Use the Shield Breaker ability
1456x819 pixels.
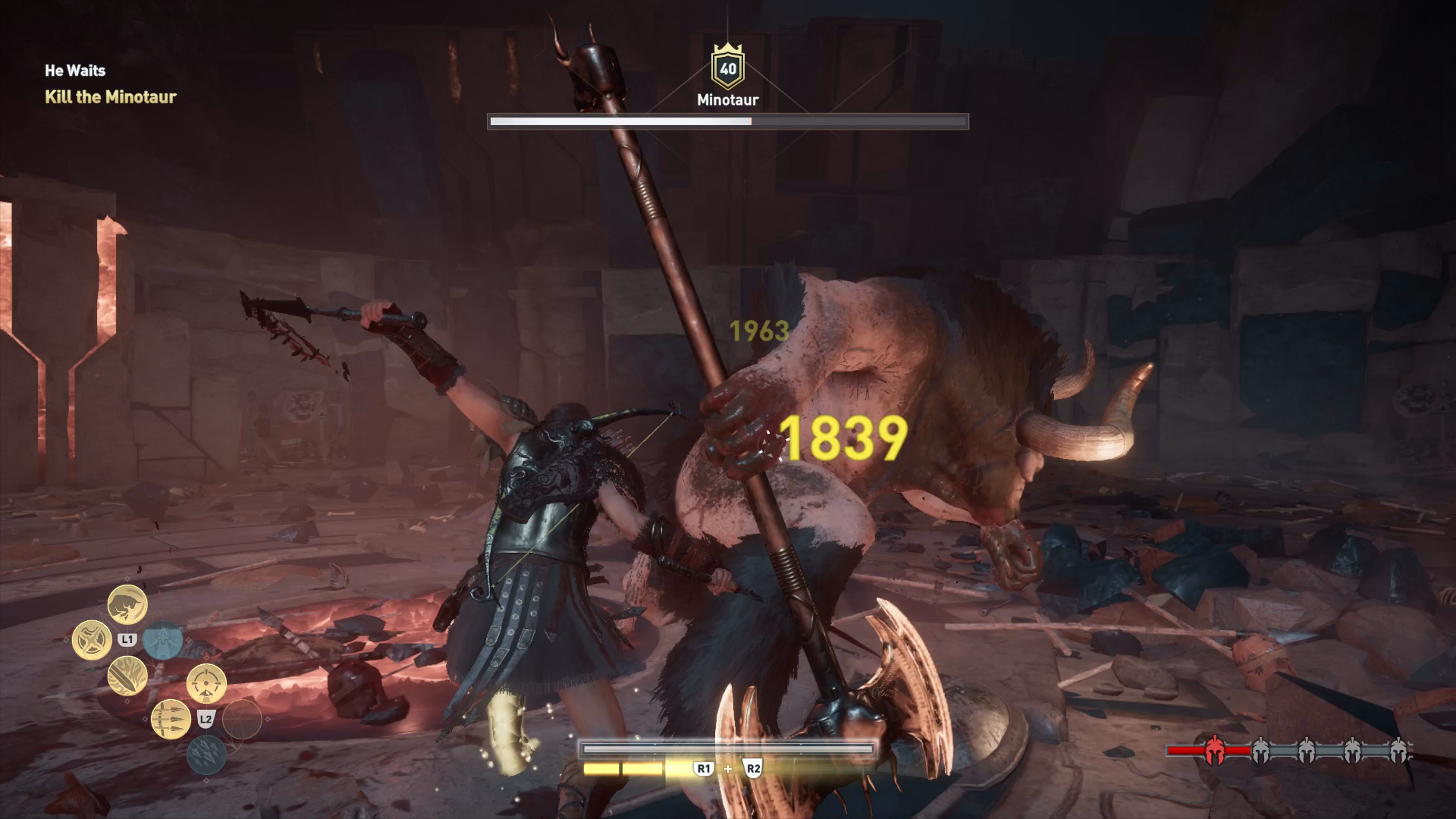[x=92, y=640]
